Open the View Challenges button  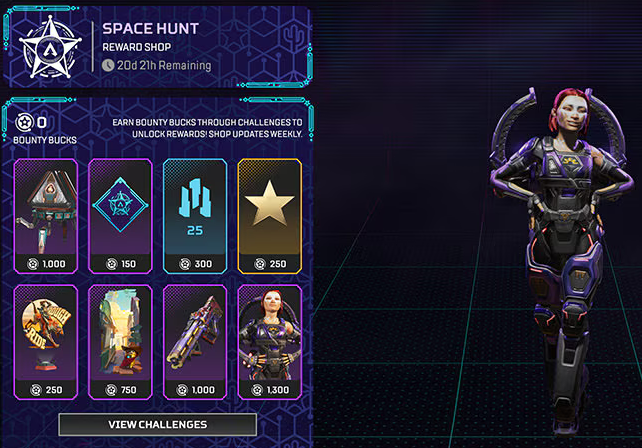158,424
